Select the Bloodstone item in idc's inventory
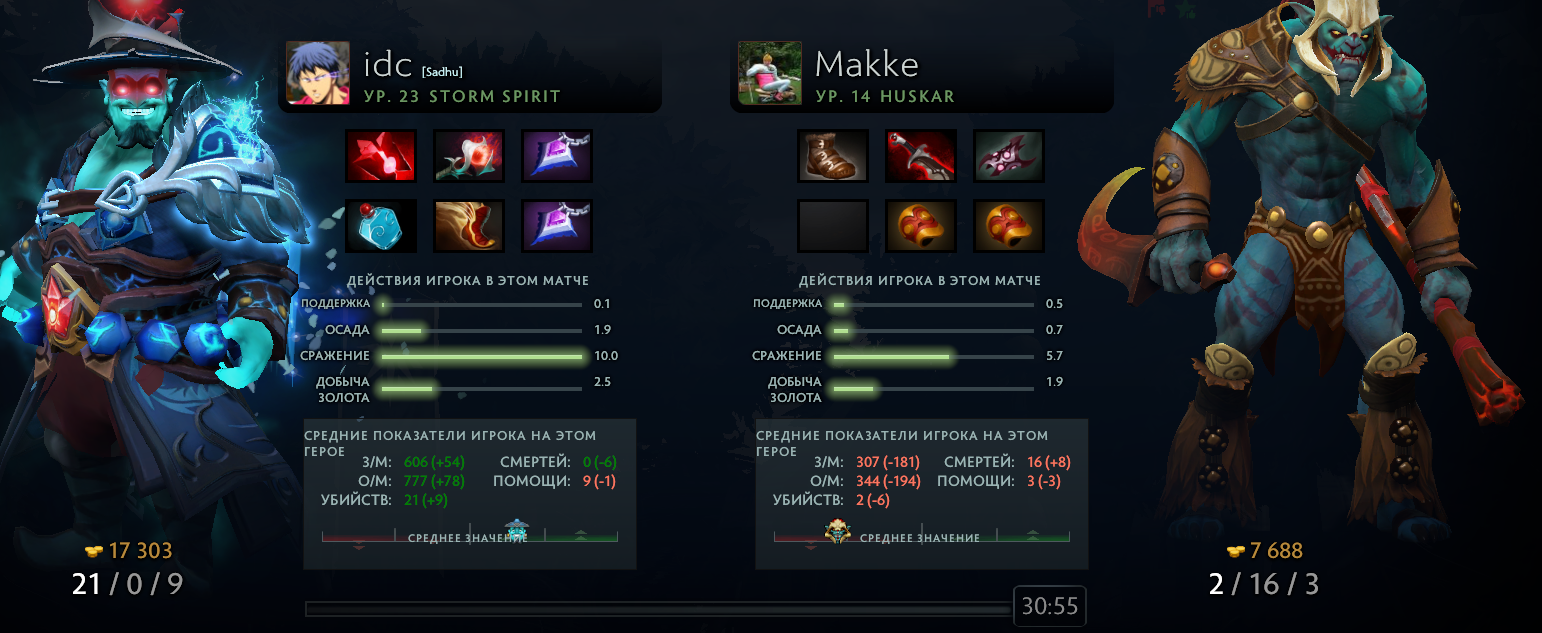The image size is (1542, 633). coord(380,155)
